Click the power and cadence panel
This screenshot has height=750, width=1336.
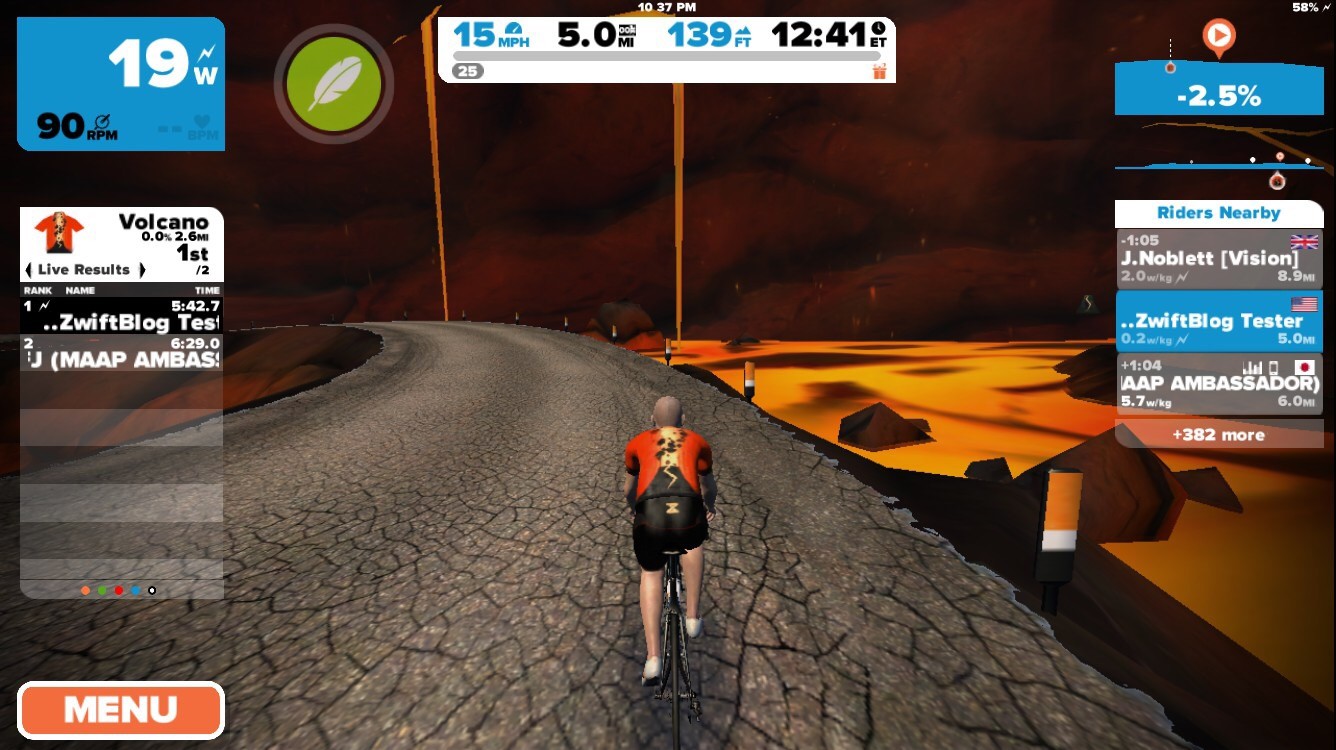pyautogui.click(x=121, y=84)
